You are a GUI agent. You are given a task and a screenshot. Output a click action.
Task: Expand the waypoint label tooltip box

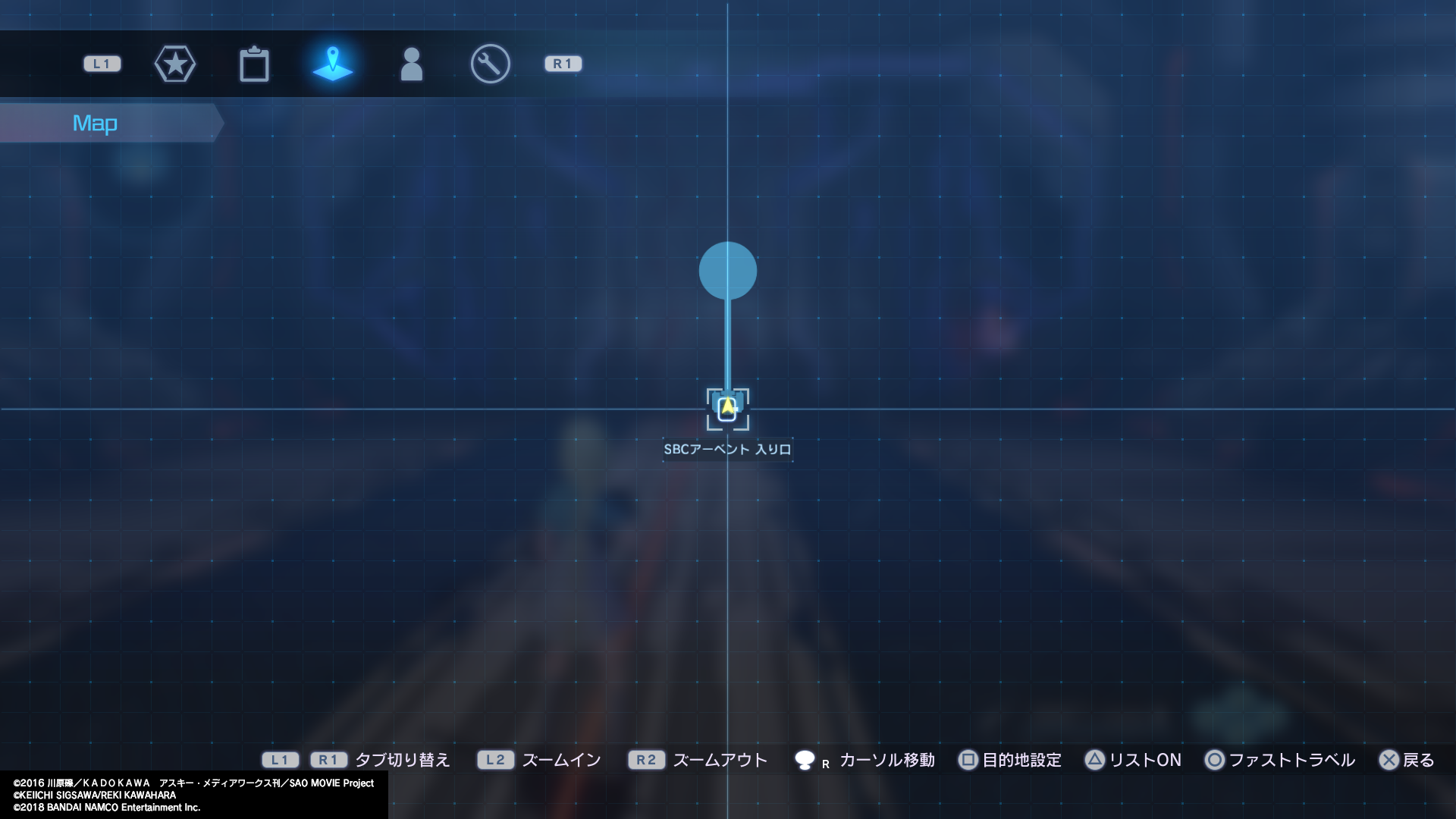click(x=726, y=448)
